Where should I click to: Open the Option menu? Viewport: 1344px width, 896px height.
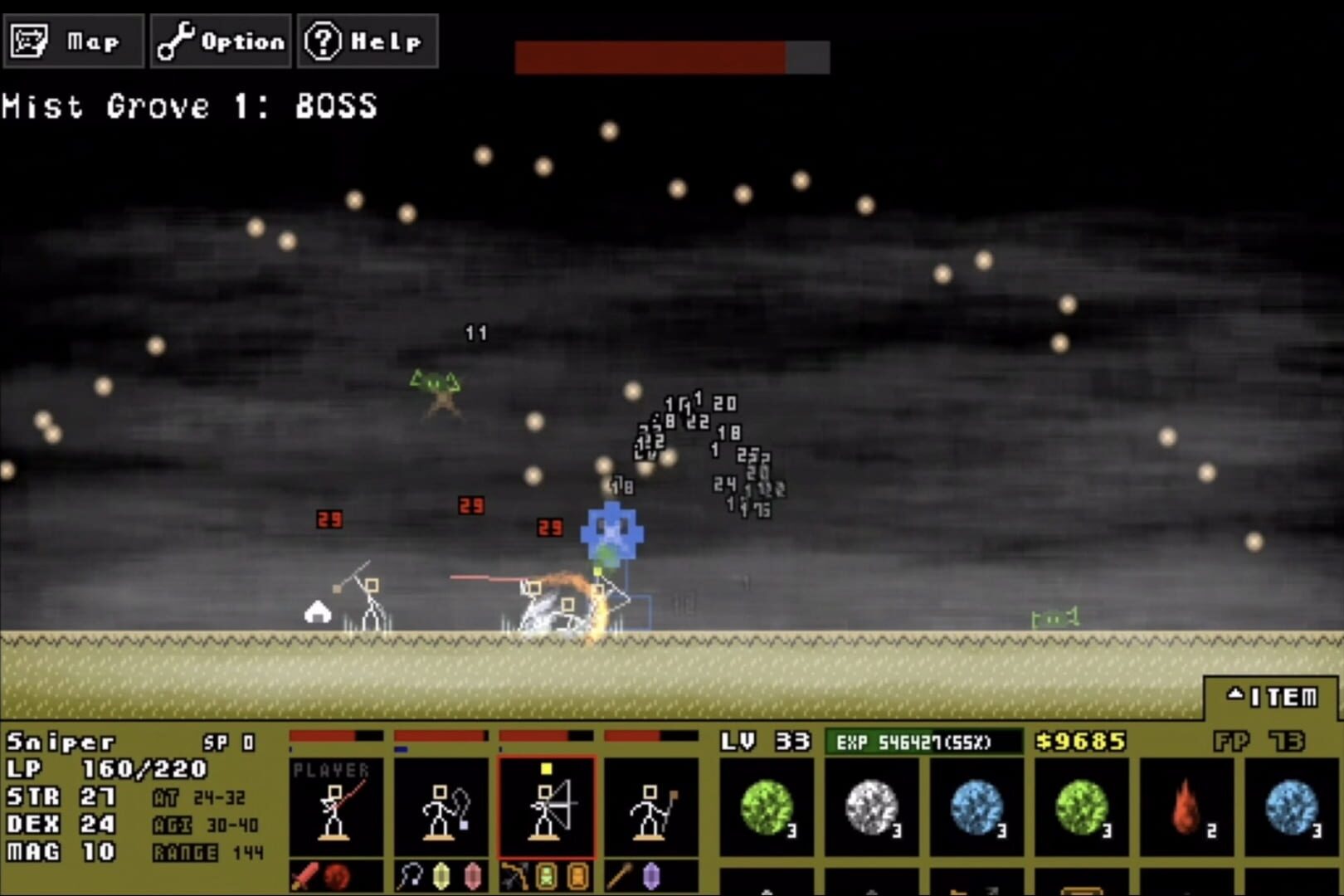tap(220, 40)
